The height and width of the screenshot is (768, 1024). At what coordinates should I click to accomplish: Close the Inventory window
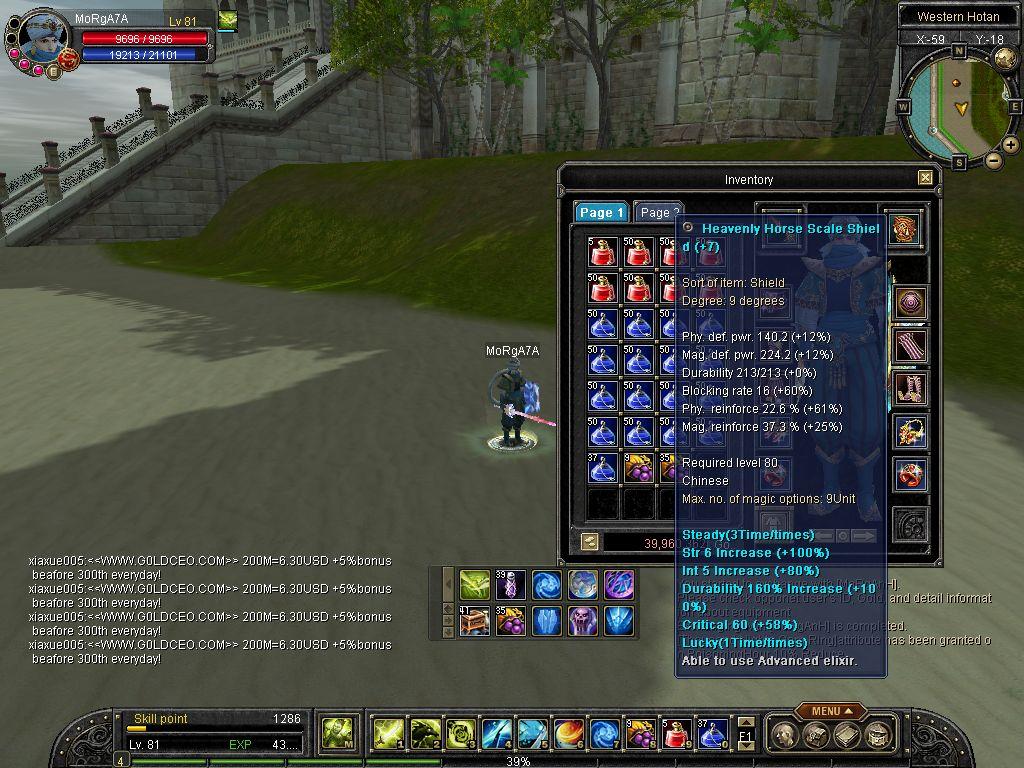[x=925, y=178]
